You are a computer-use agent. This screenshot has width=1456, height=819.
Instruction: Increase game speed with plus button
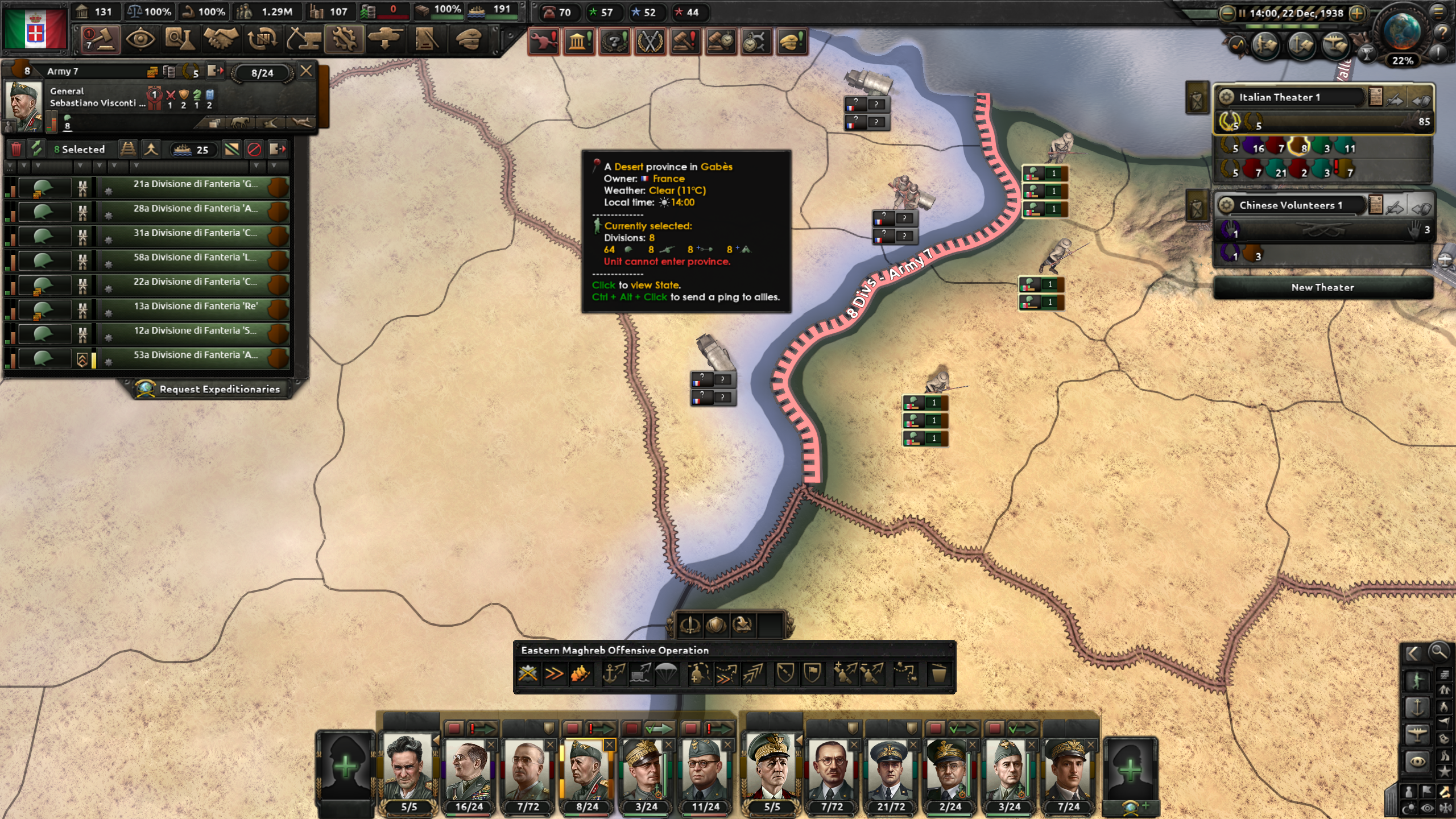1358,13
